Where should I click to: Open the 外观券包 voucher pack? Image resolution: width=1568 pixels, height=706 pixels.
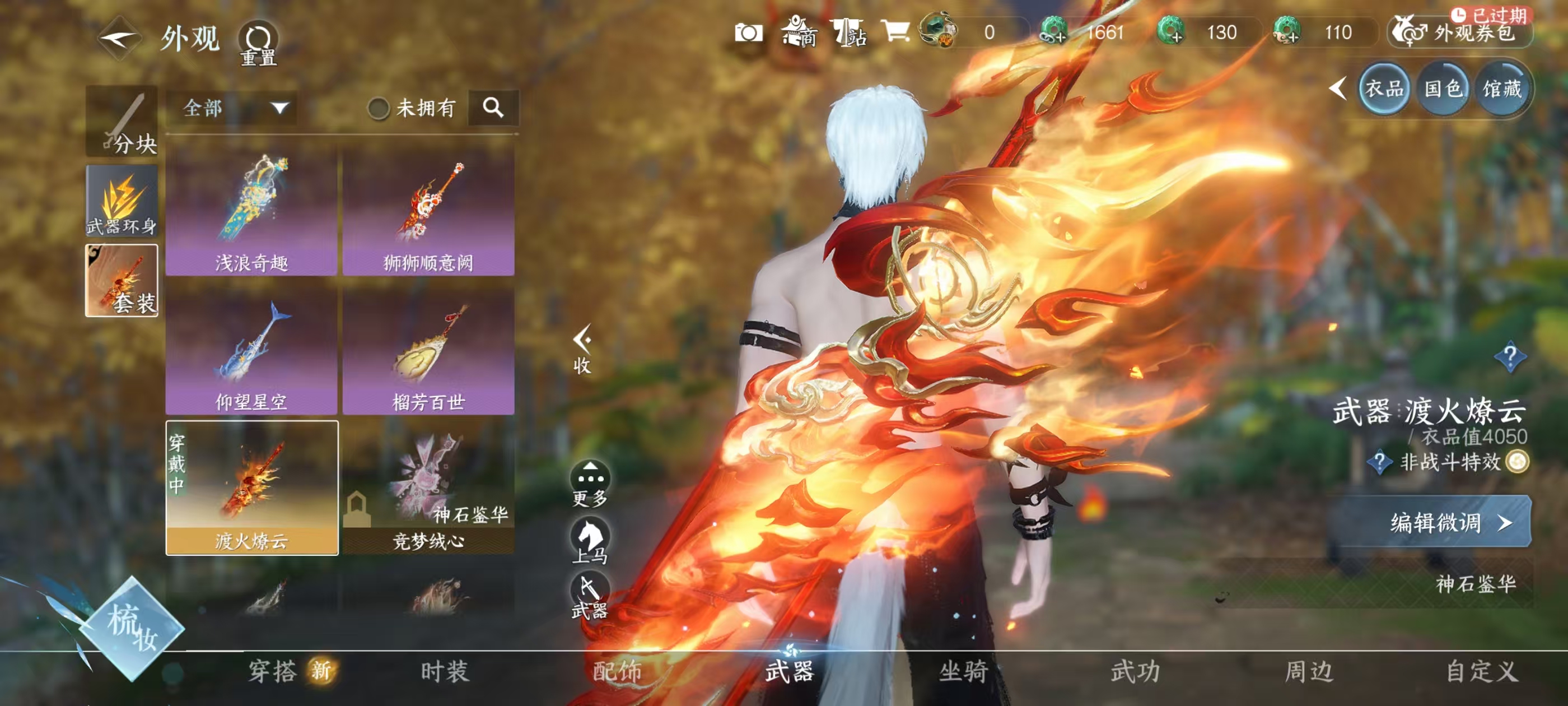(x=1460, y=34)
